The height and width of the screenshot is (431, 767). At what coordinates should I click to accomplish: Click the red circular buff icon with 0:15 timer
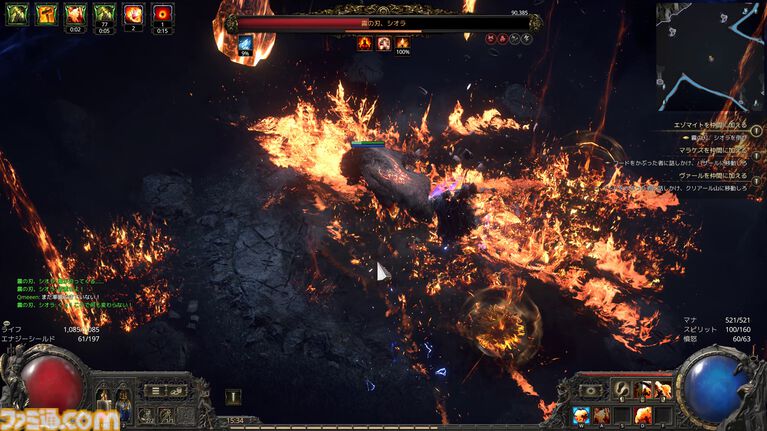click(x=162, y=15)
